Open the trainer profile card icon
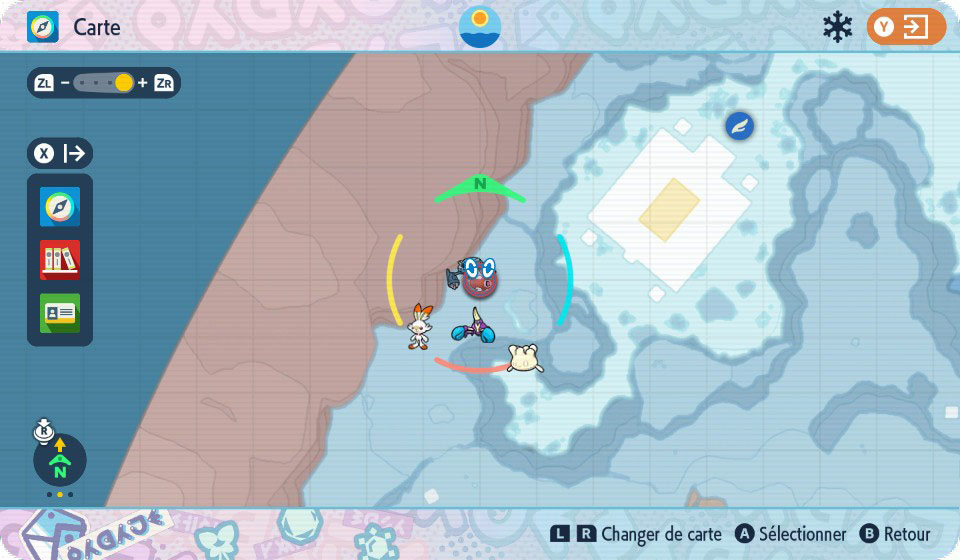 tap(60, 313)
